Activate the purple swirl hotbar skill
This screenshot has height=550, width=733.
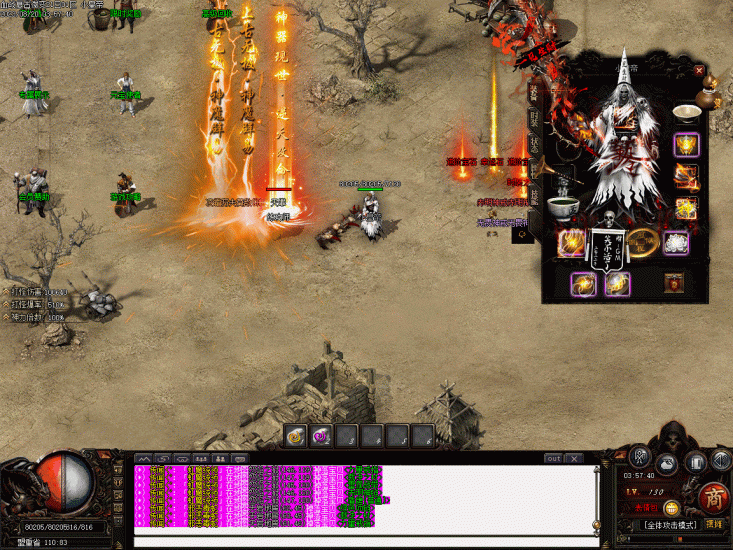pos(321,435)
